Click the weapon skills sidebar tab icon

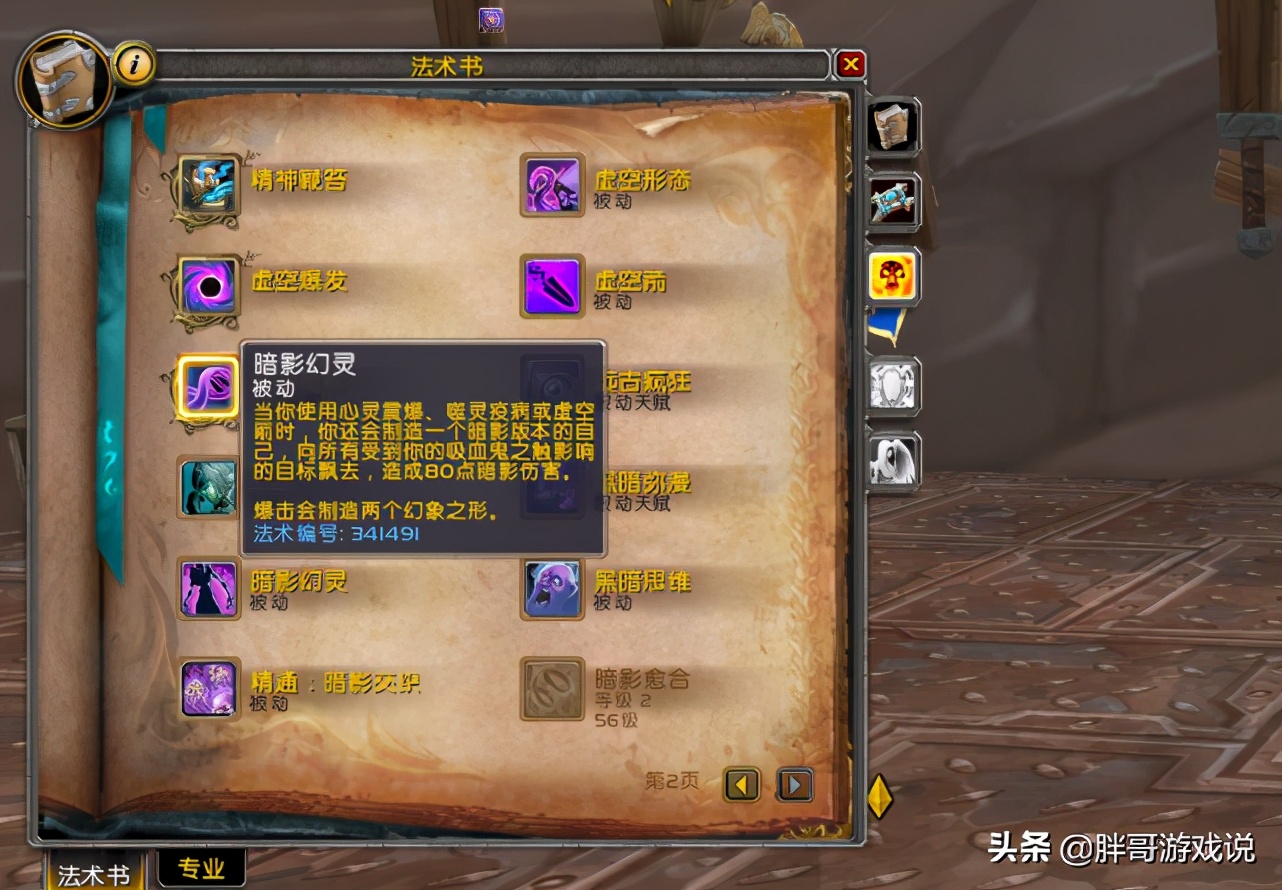coord(893,201)
